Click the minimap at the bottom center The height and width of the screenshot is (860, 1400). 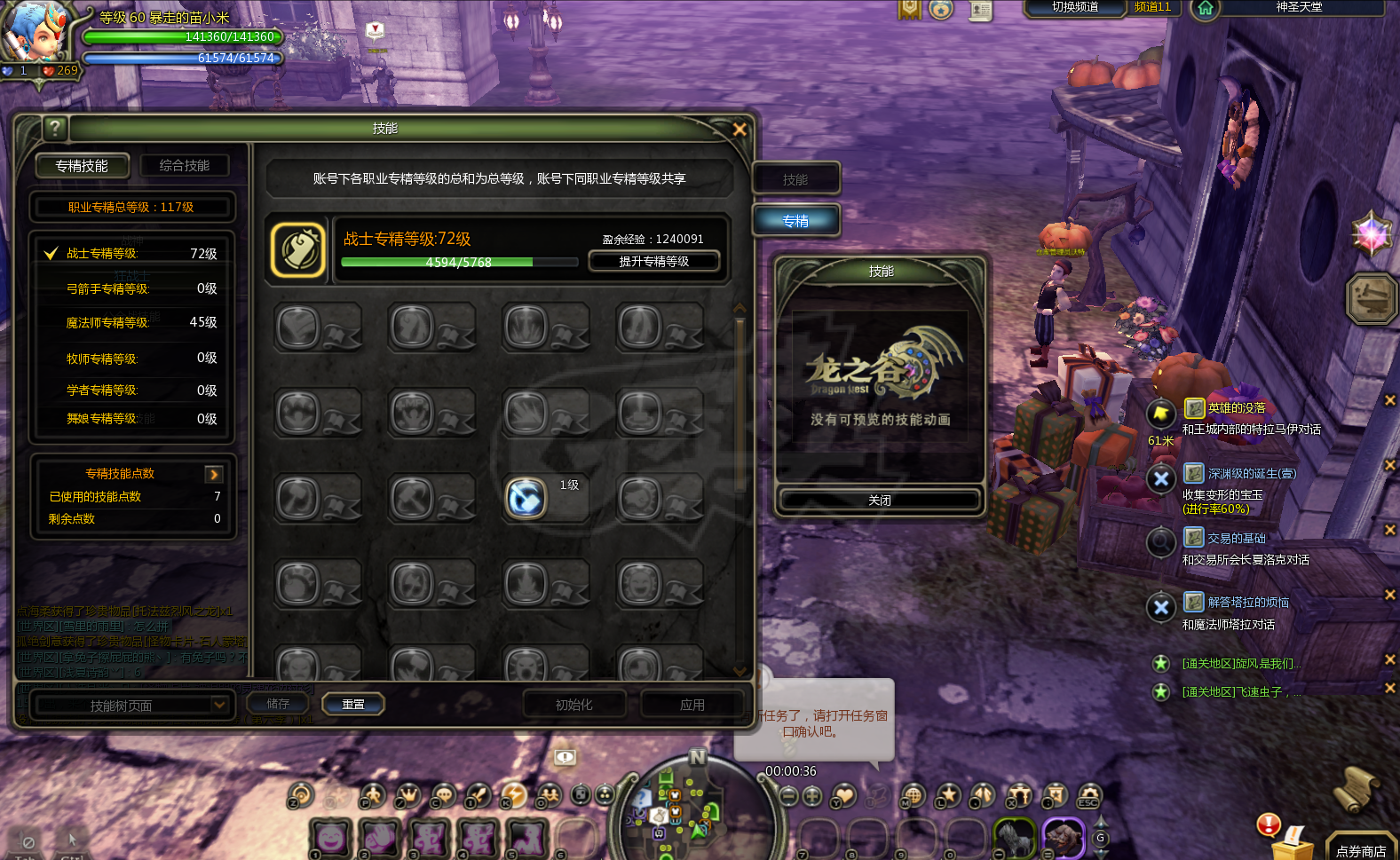[697, 809]
